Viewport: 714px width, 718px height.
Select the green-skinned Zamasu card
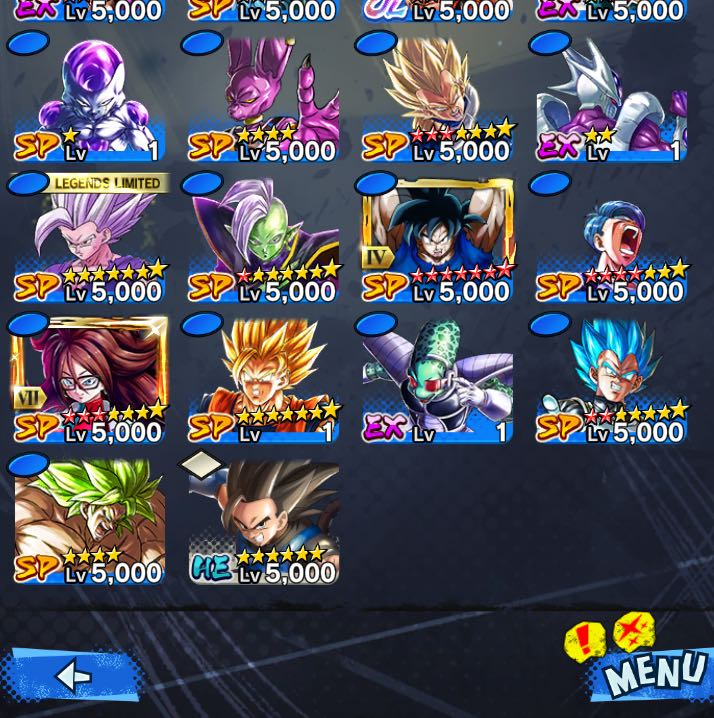pyautogui.click(x=264, y=240)
